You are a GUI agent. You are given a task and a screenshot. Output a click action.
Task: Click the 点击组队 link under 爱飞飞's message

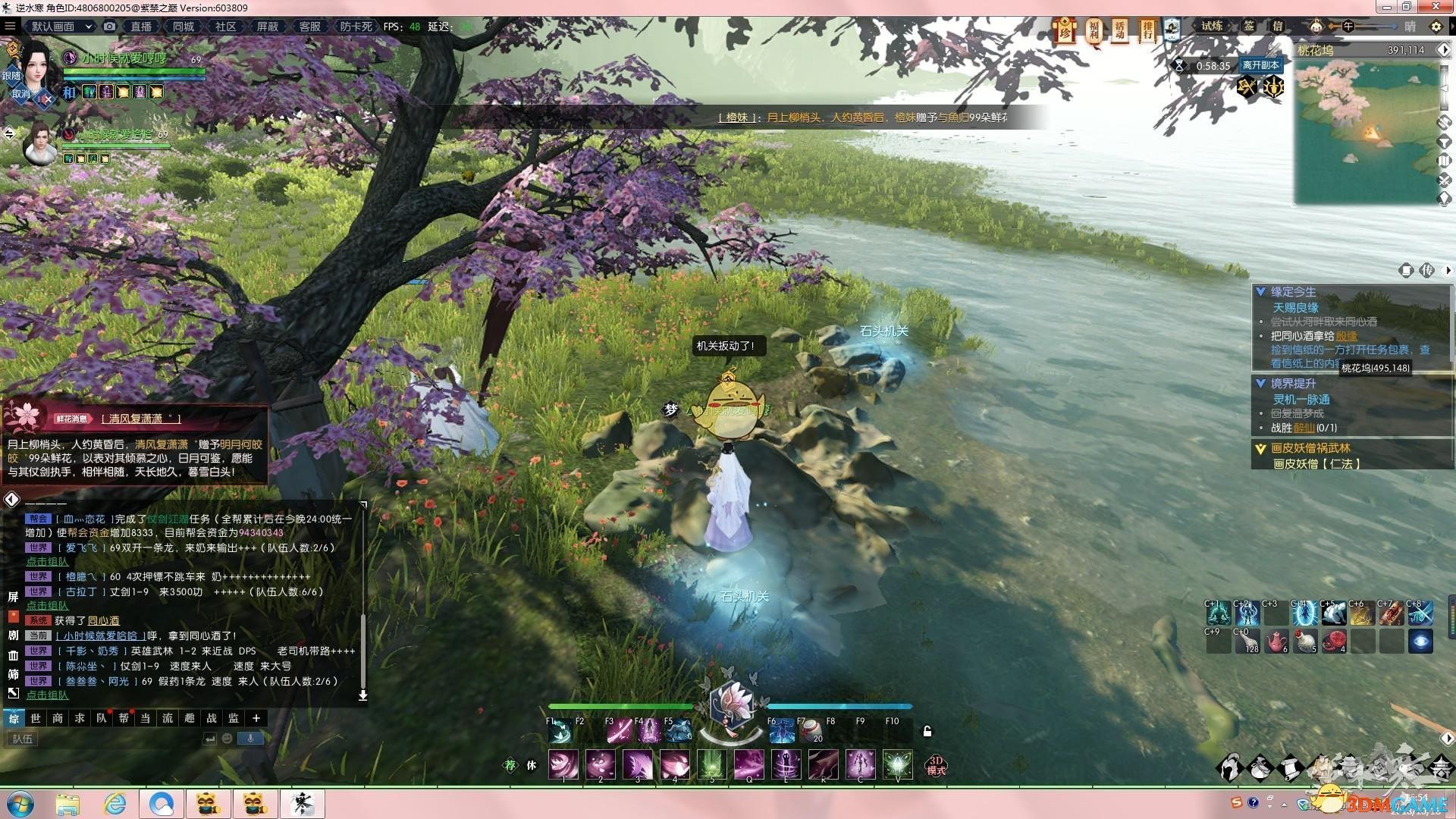click(47, 562)
